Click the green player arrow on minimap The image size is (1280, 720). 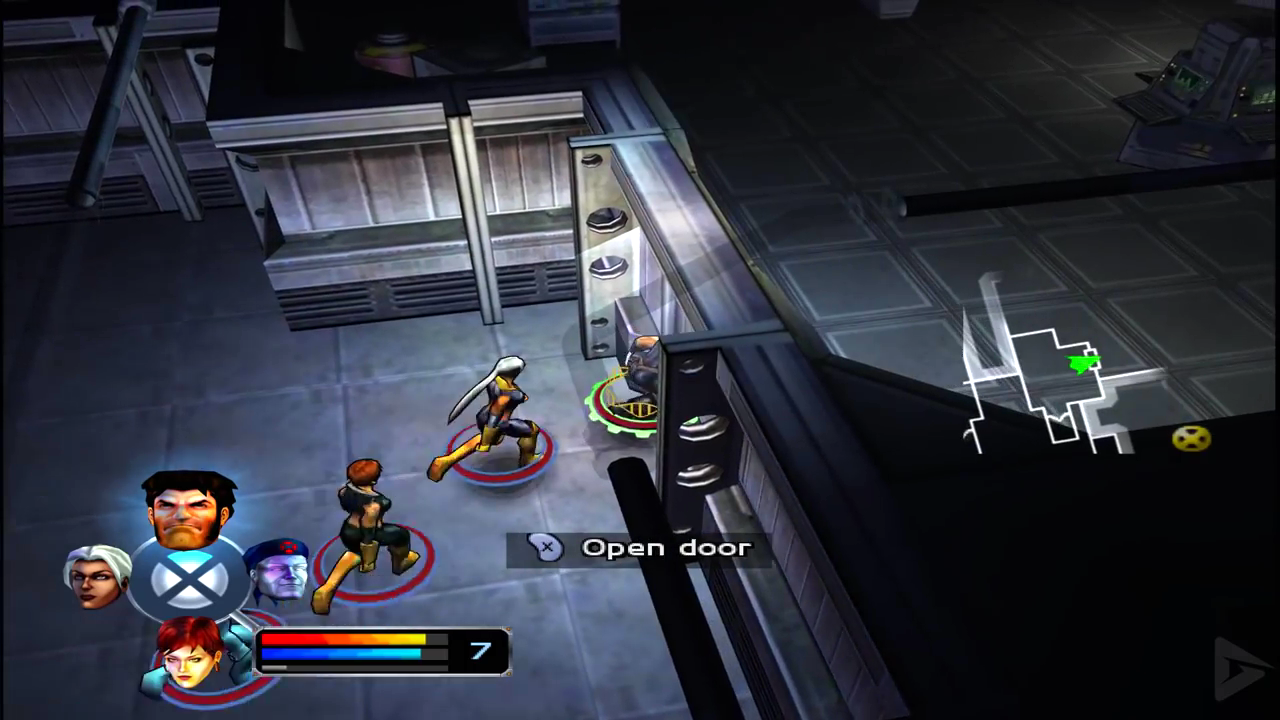[1083, 363]
